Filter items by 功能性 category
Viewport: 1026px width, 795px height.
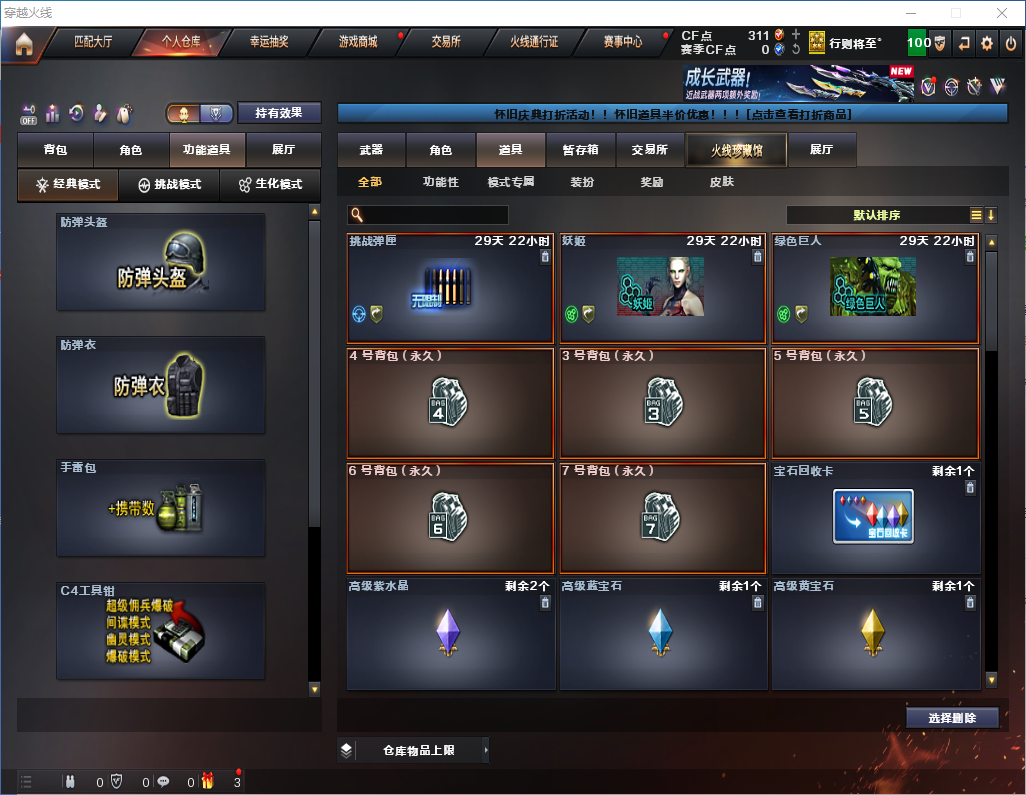(x=440, y=182)
